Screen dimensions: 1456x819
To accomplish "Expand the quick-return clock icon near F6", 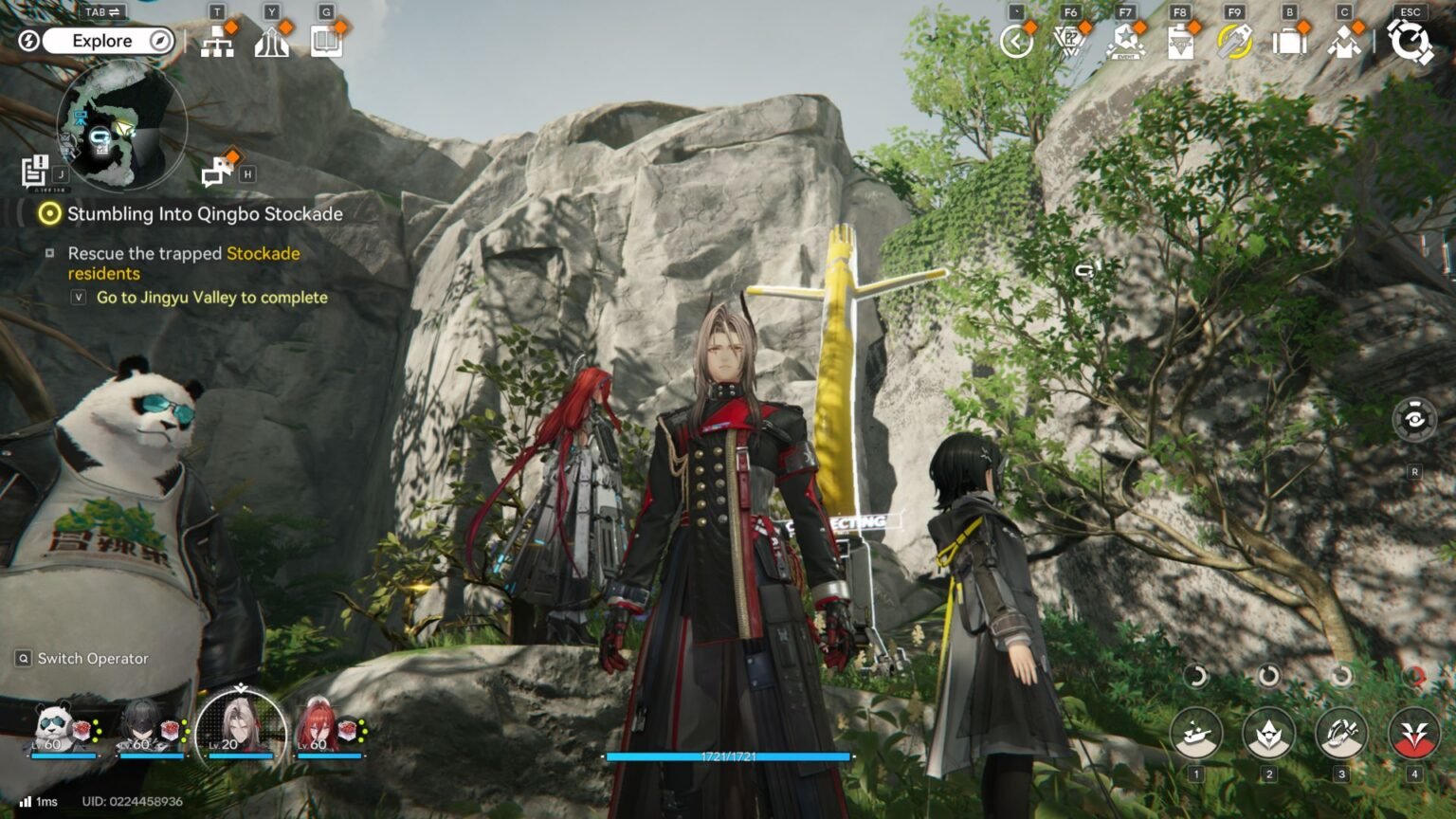I will 1015,43.
